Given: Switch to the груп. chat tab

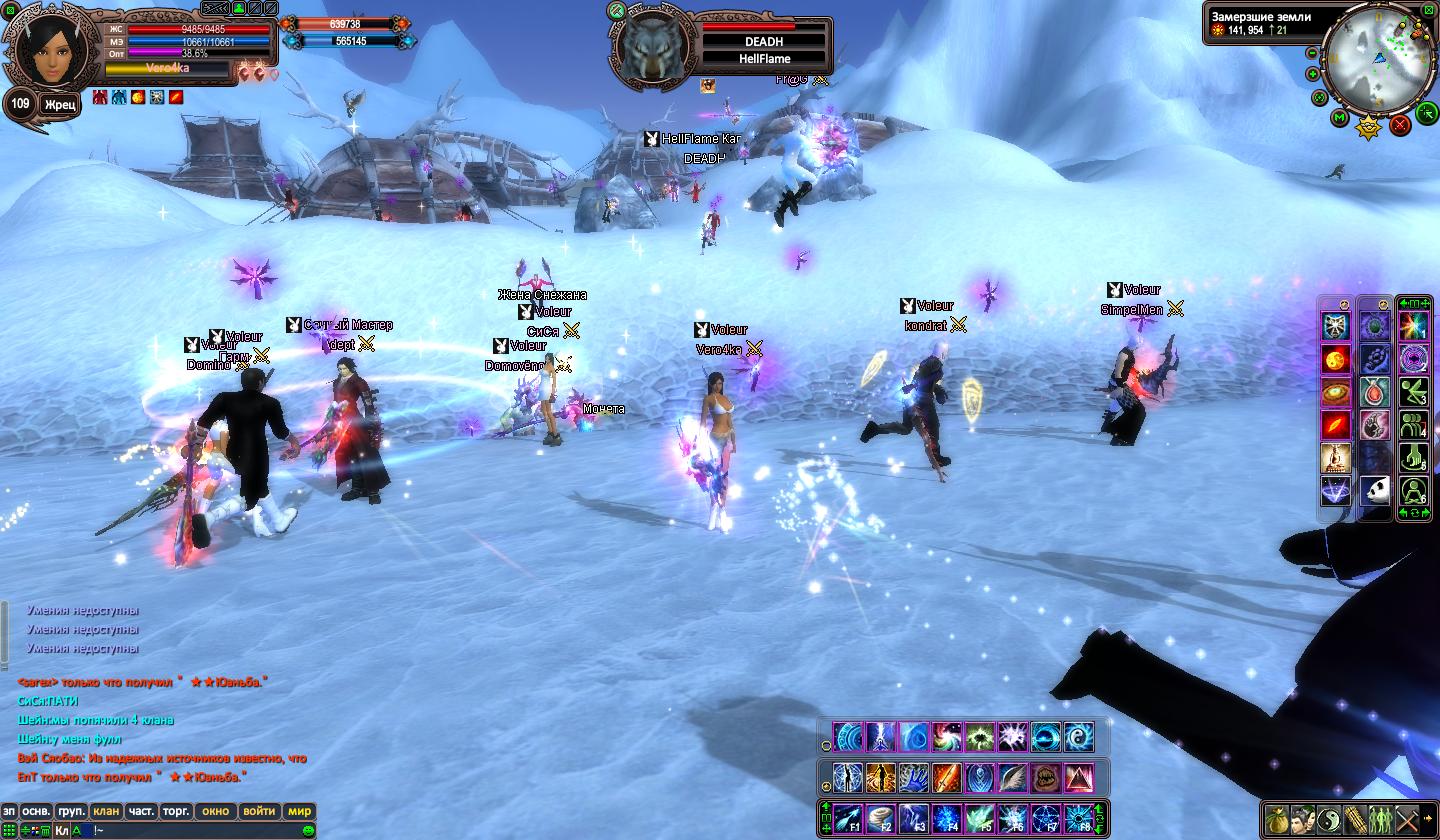Looking at the screenshot, I should (x=71, y=811).
